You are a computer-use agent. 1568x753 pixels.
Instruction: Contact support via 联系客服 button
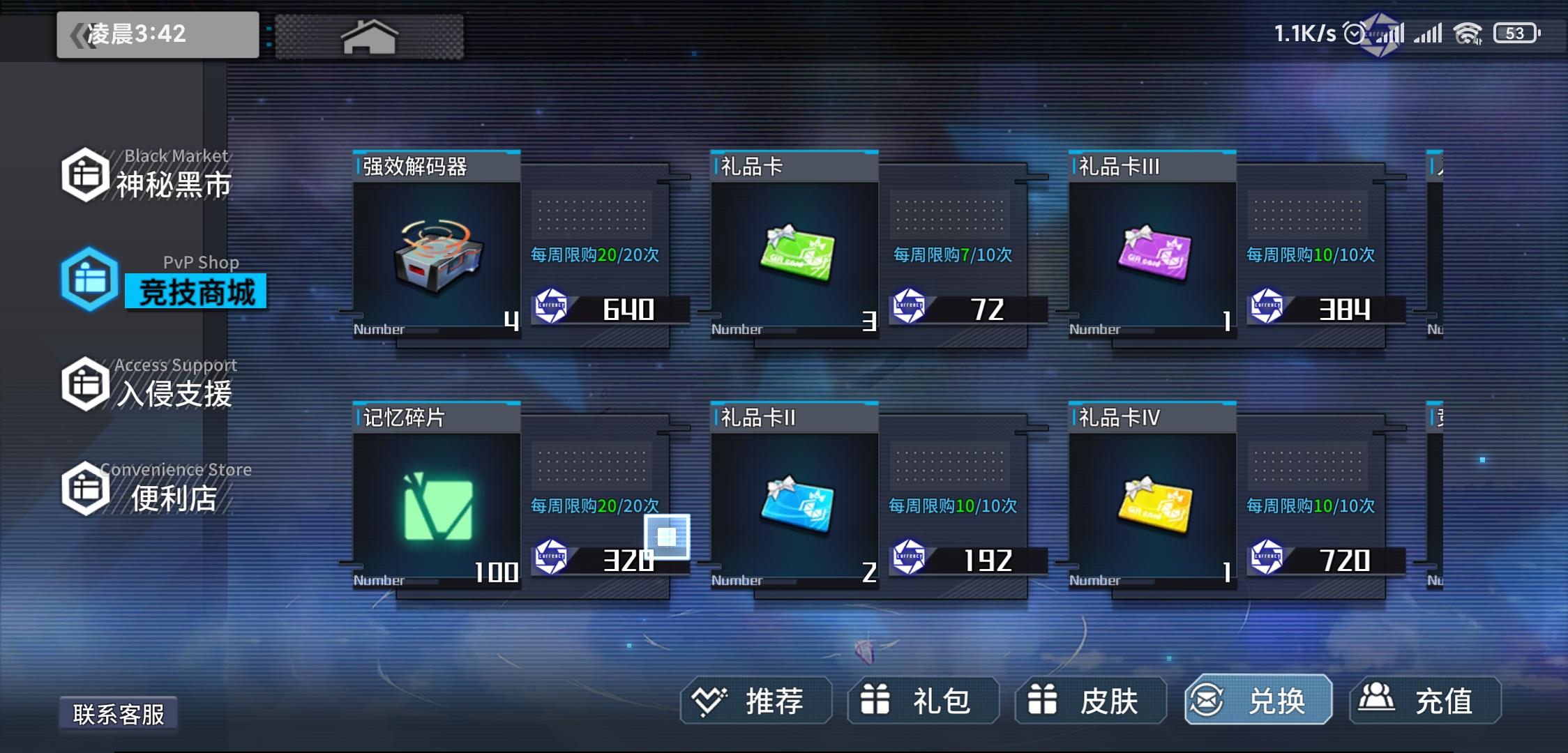pyautogui.click(x=119, y=713)
